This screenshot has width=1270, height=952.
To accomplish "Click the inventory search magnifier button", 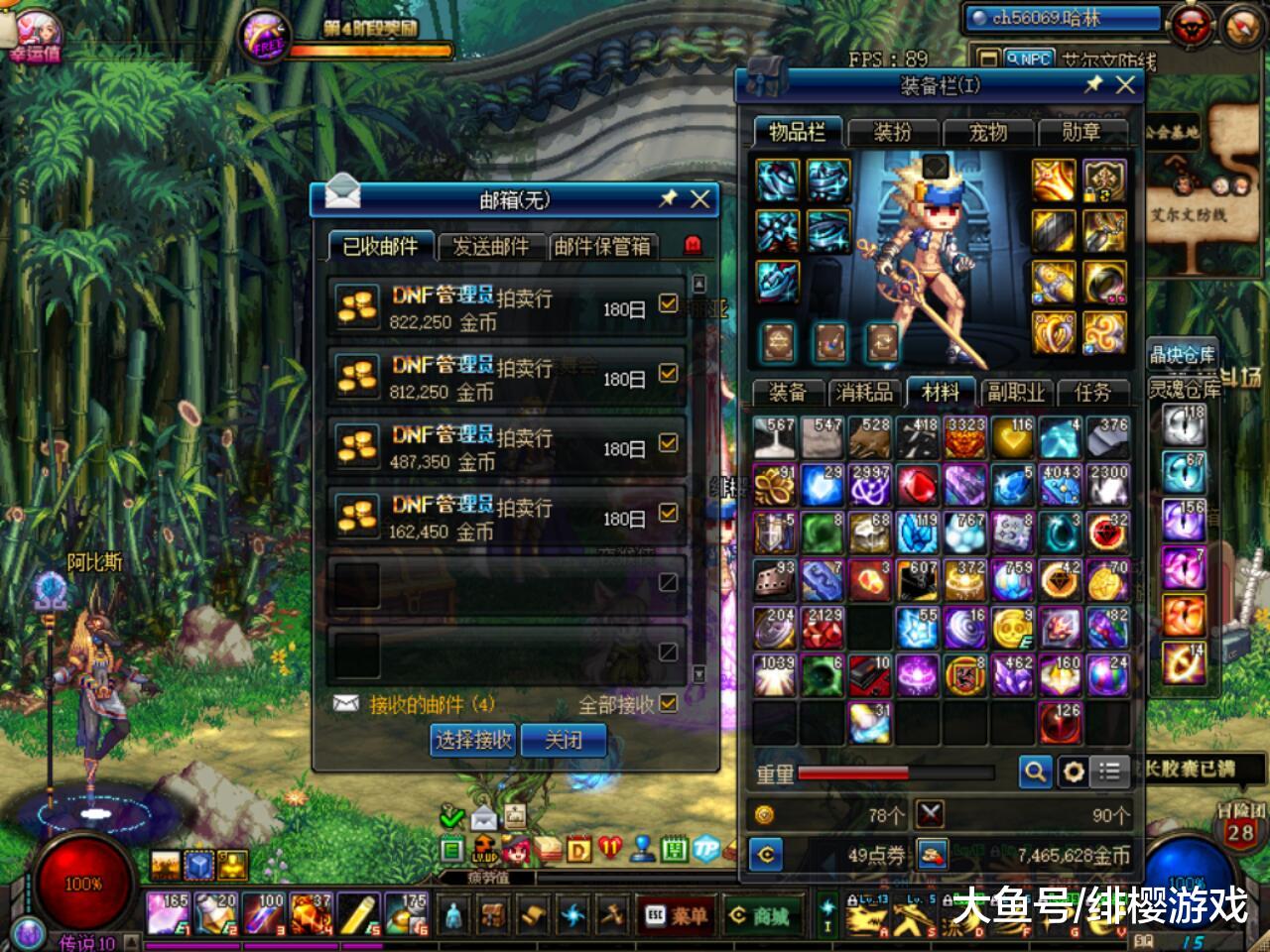I will (x=1035, y=771).
